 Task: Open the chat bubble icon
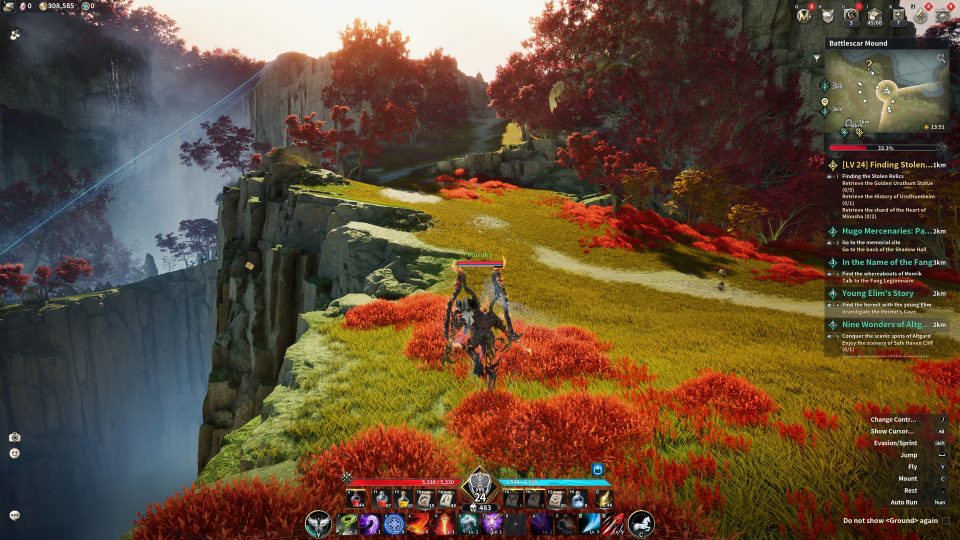tap(15, 514)
